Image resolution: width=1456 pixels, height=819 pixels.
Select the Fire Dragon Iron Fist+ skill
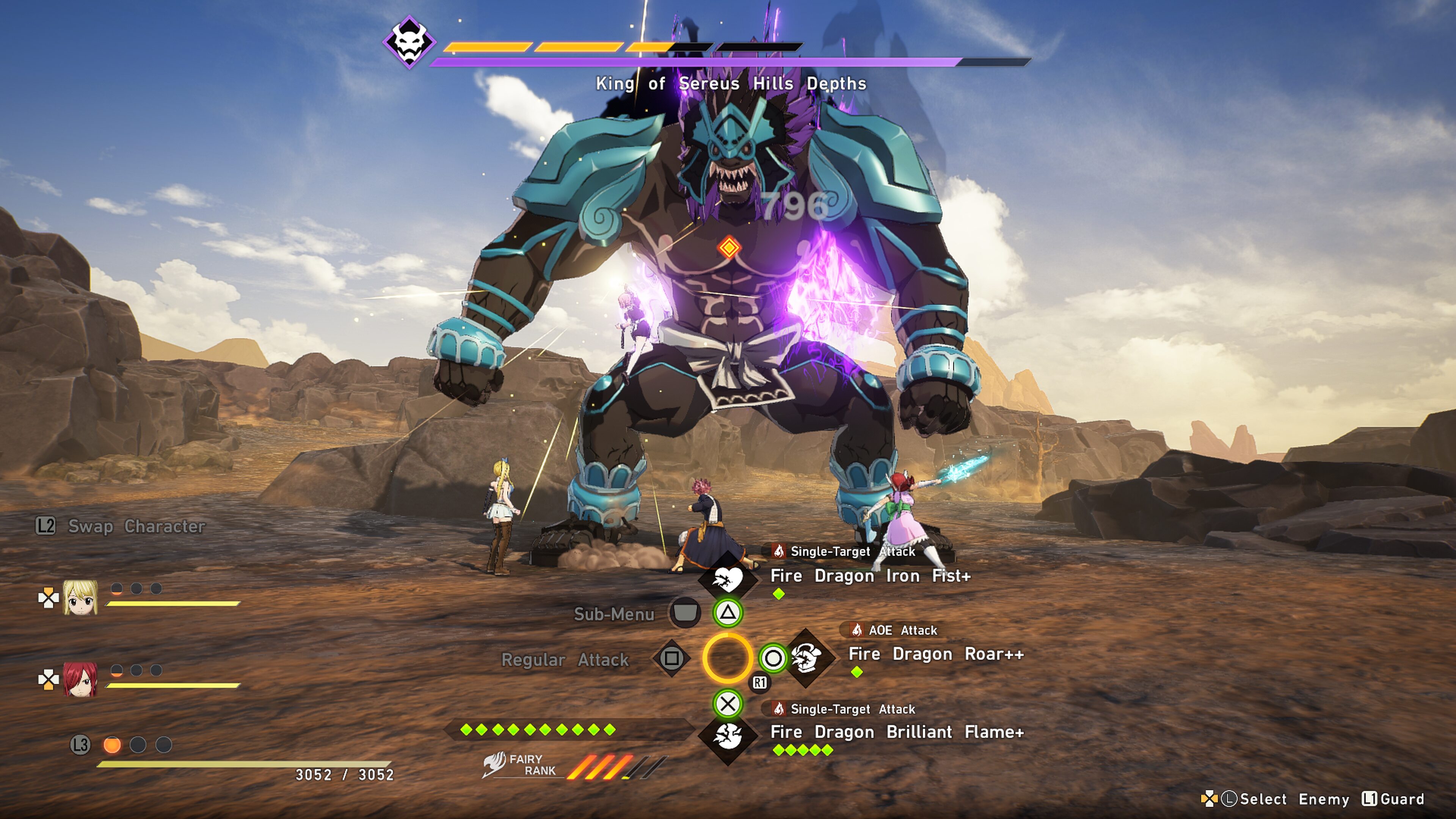tap(870, 576)
